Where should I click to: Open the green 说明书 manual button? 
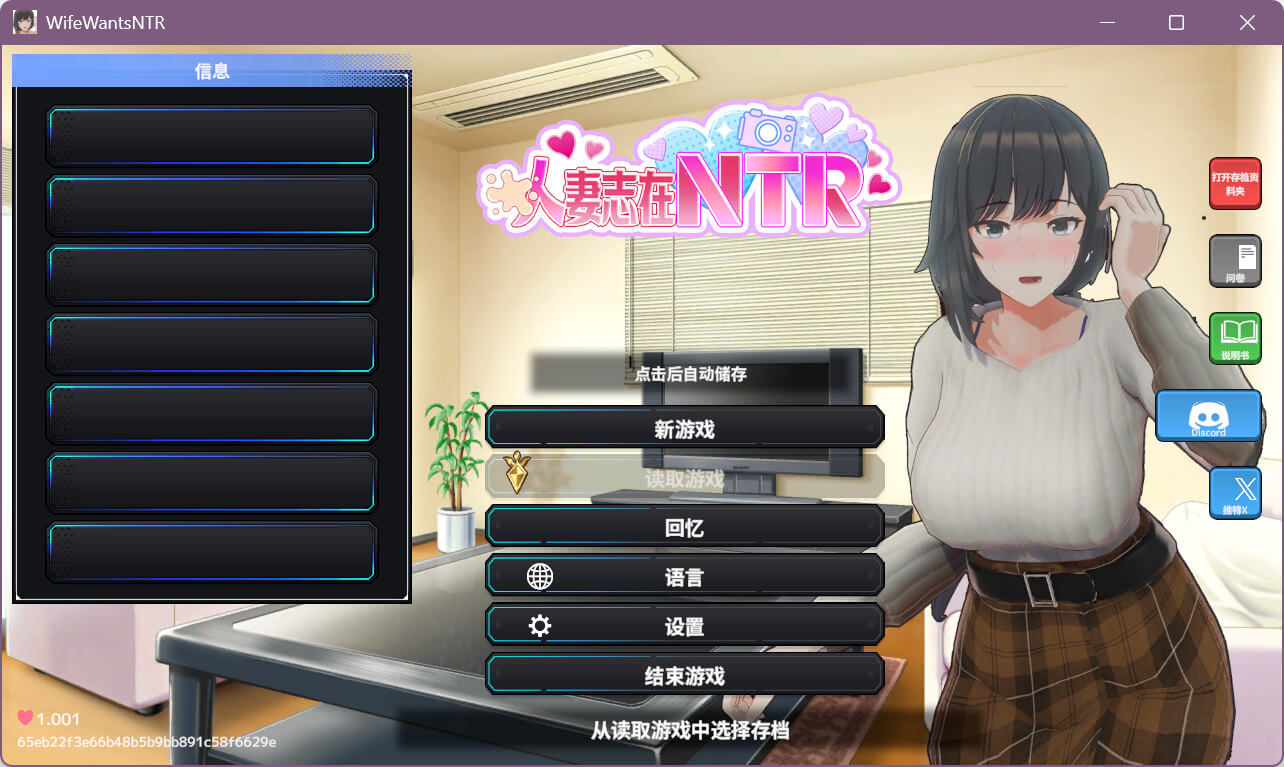1235,338
